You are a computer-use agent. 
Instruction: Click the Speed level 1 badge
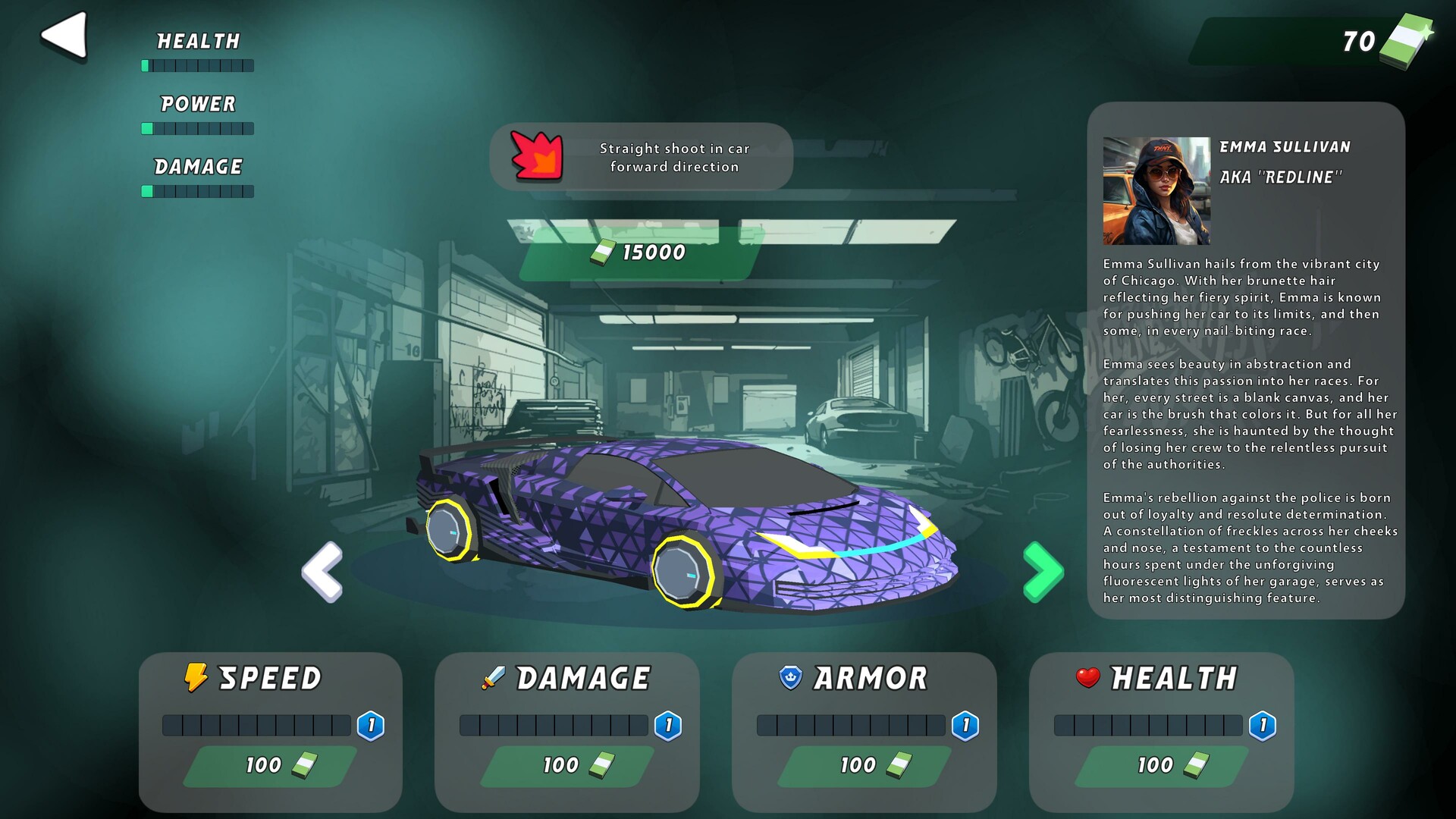[x=371, y=725]
